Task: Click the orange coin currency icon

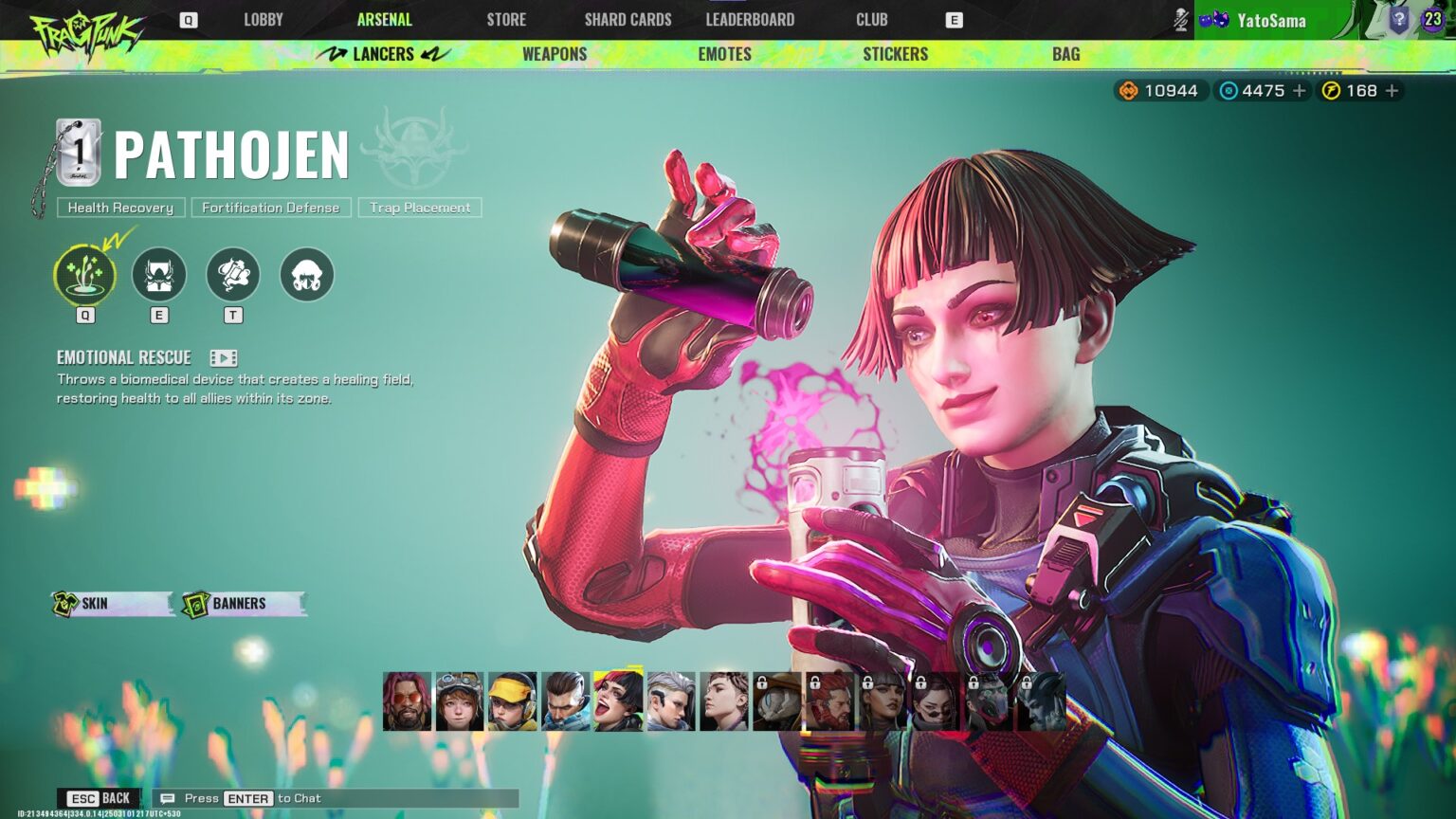Action: pyautogui.click(x=1128, y=91)
